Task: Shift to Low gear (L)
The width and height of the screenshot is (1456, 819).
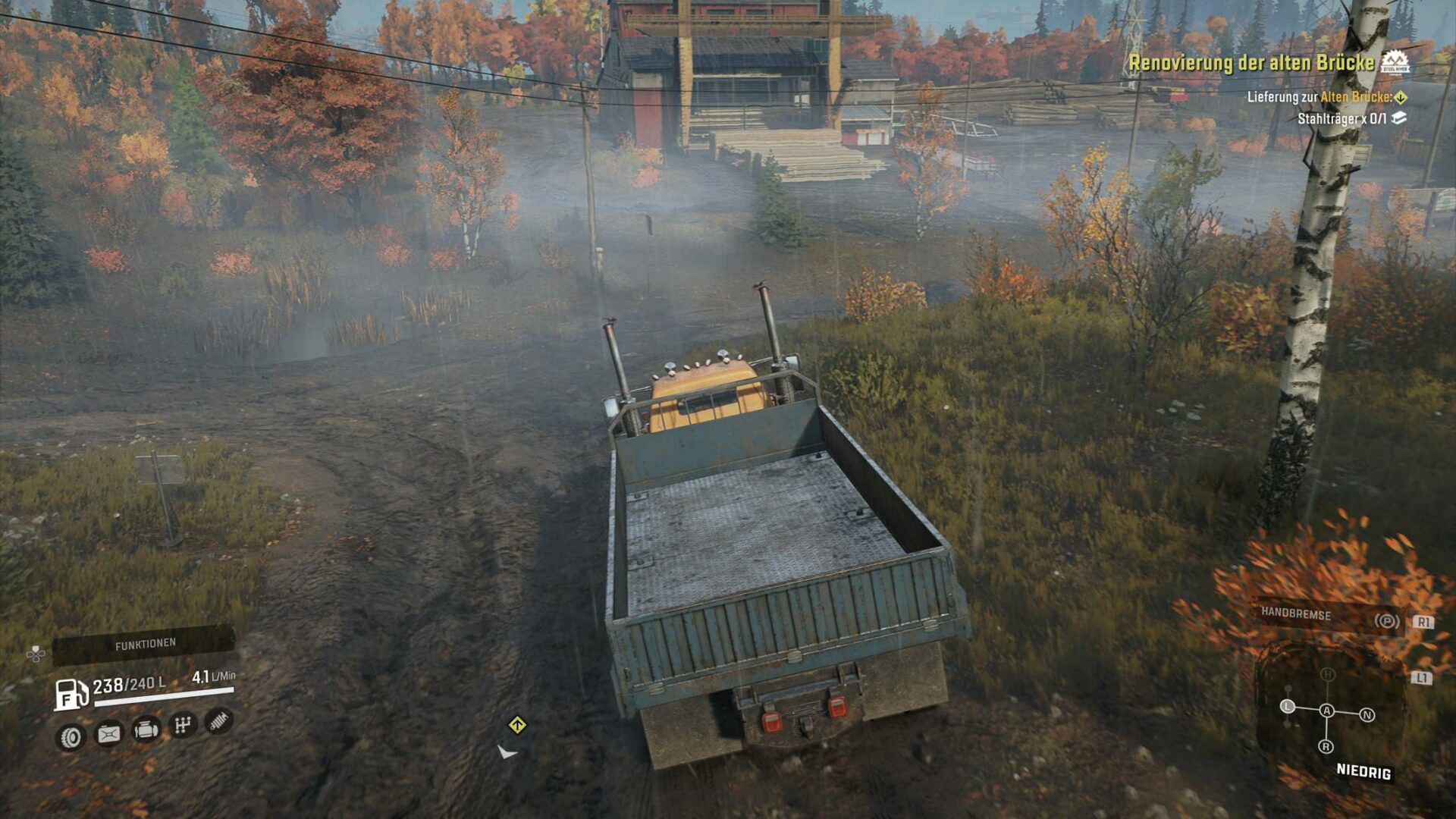Action: (1287, 706)
